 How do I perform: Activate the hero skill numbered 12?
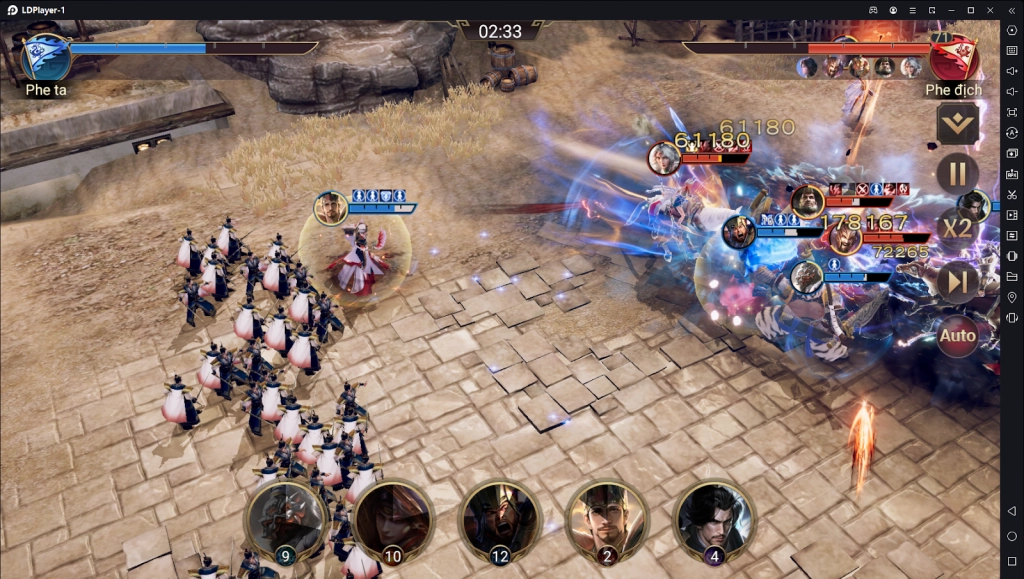499,520
